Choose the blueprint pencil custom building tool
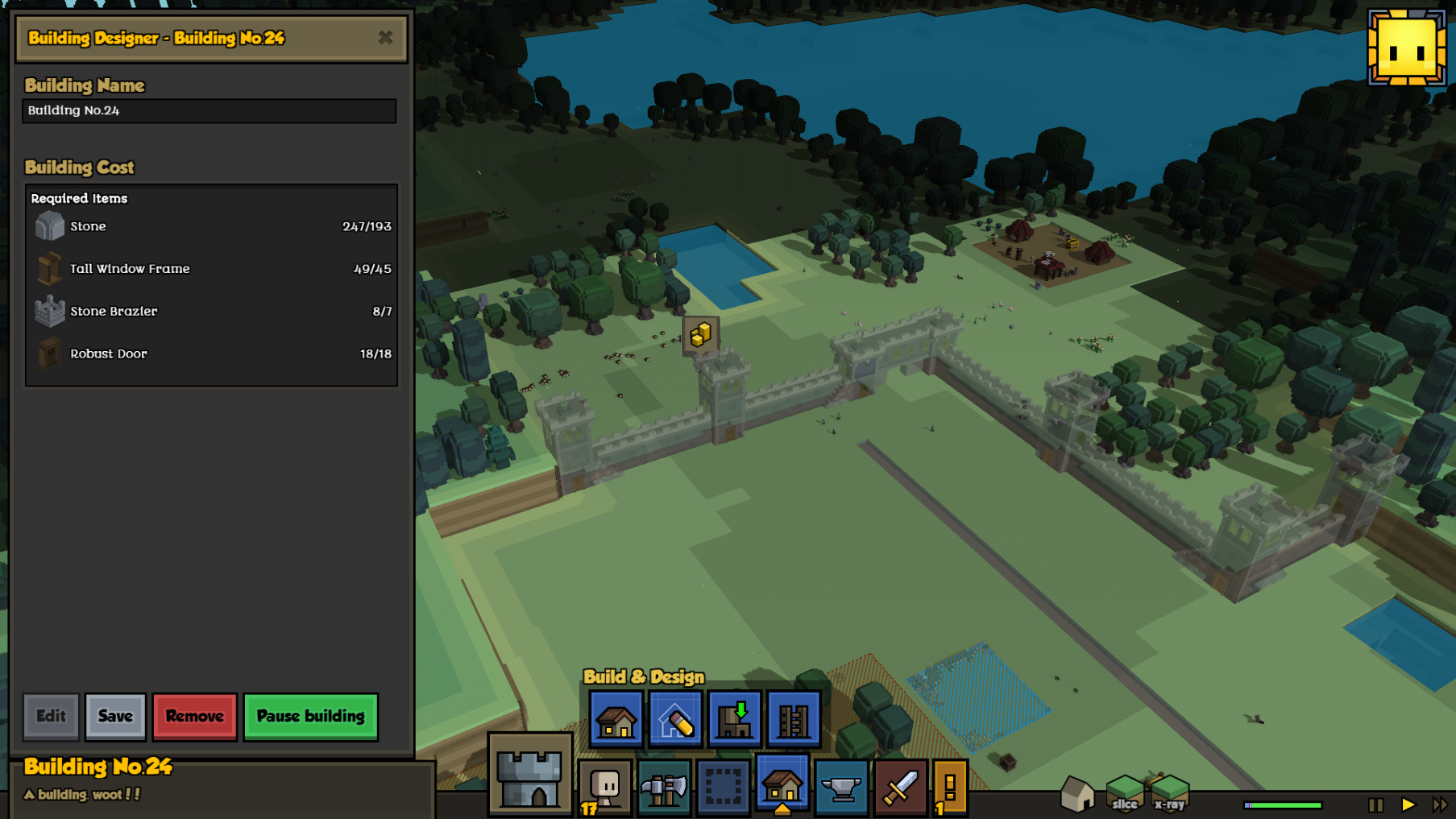This screenshot has height=819, width=1456. coord(675,719)
